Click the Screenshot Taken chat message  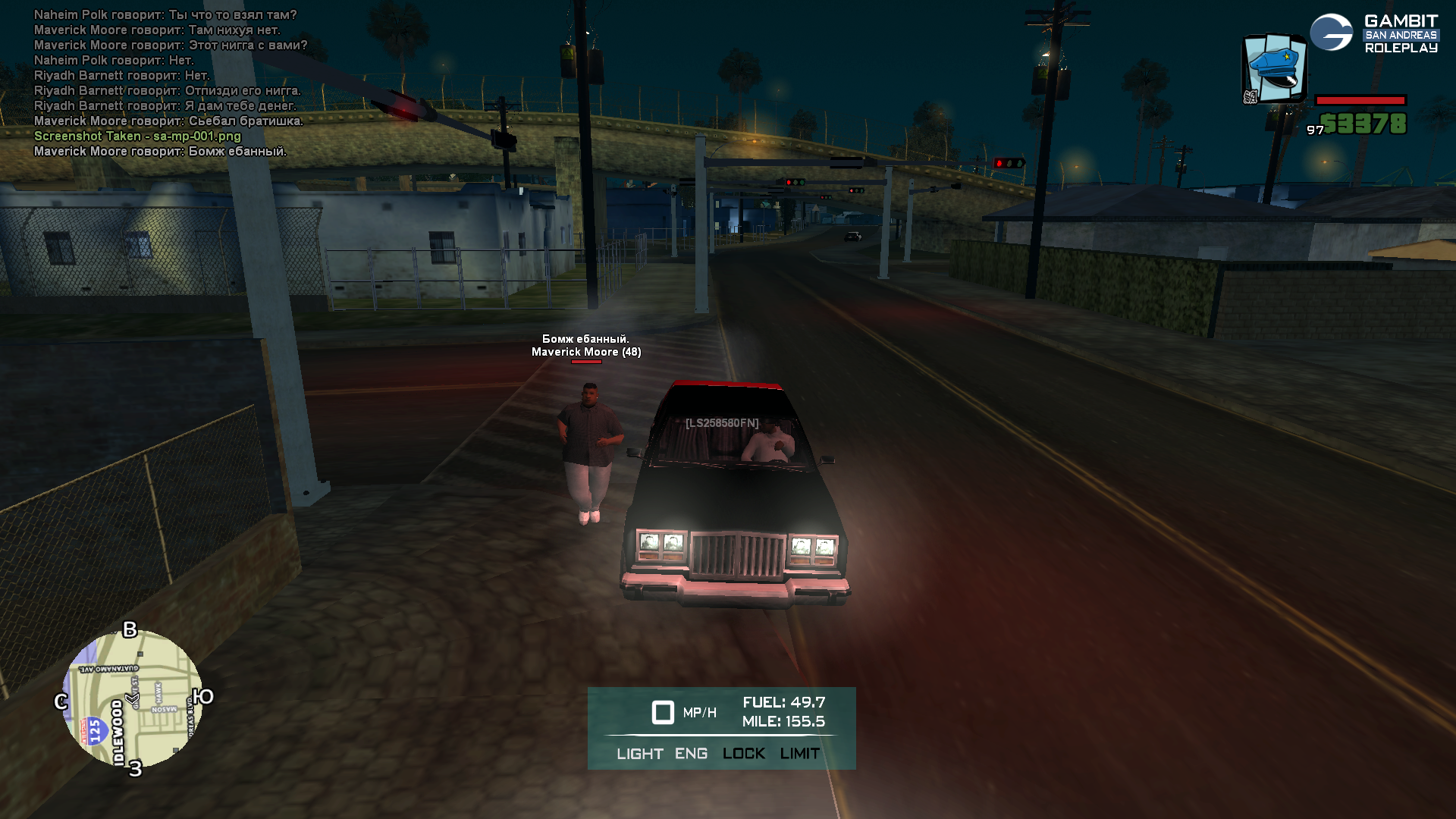(137, 136)
